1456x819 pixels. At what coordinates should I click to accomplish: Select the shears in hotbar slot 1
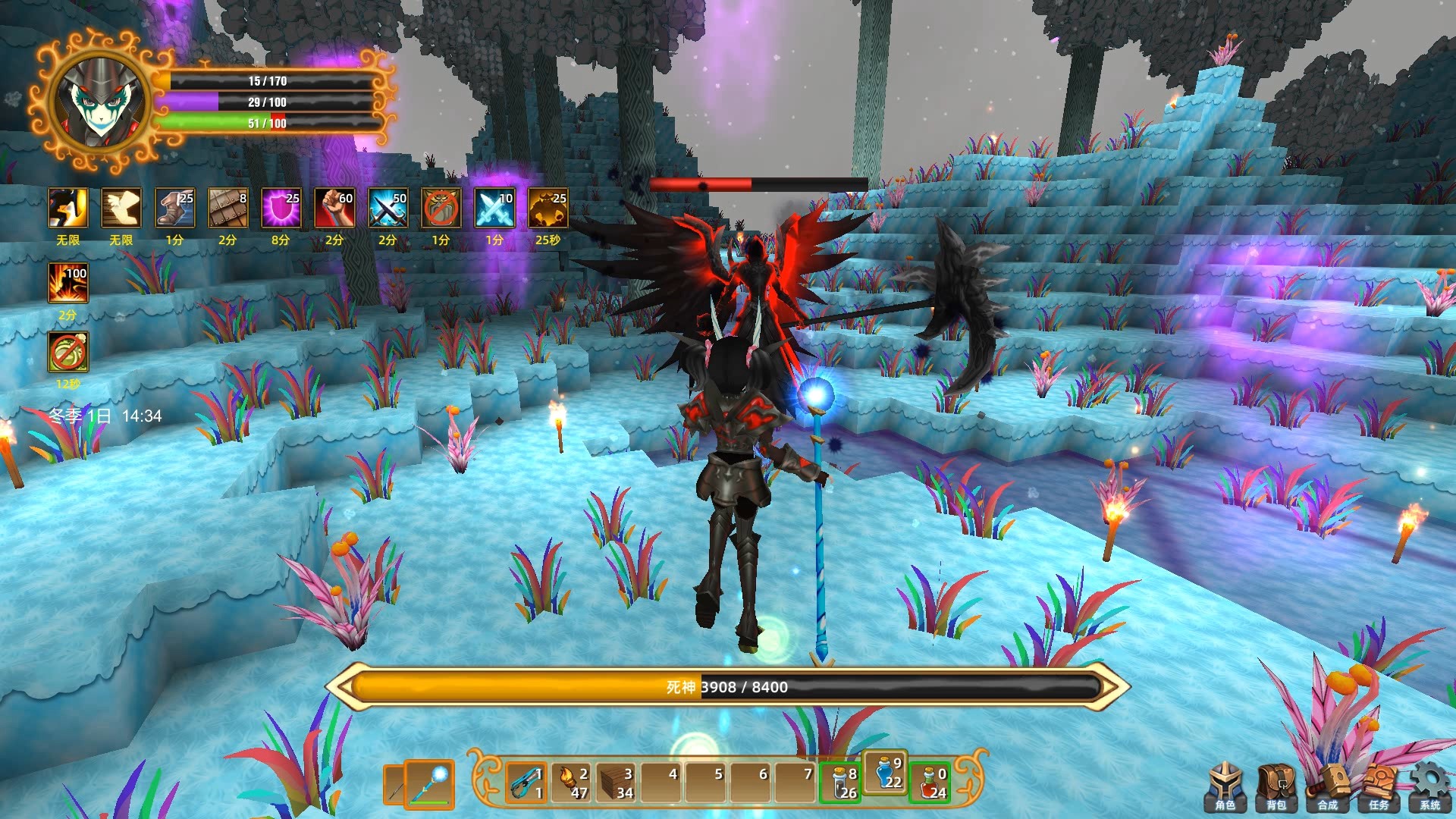pos(526,783)
